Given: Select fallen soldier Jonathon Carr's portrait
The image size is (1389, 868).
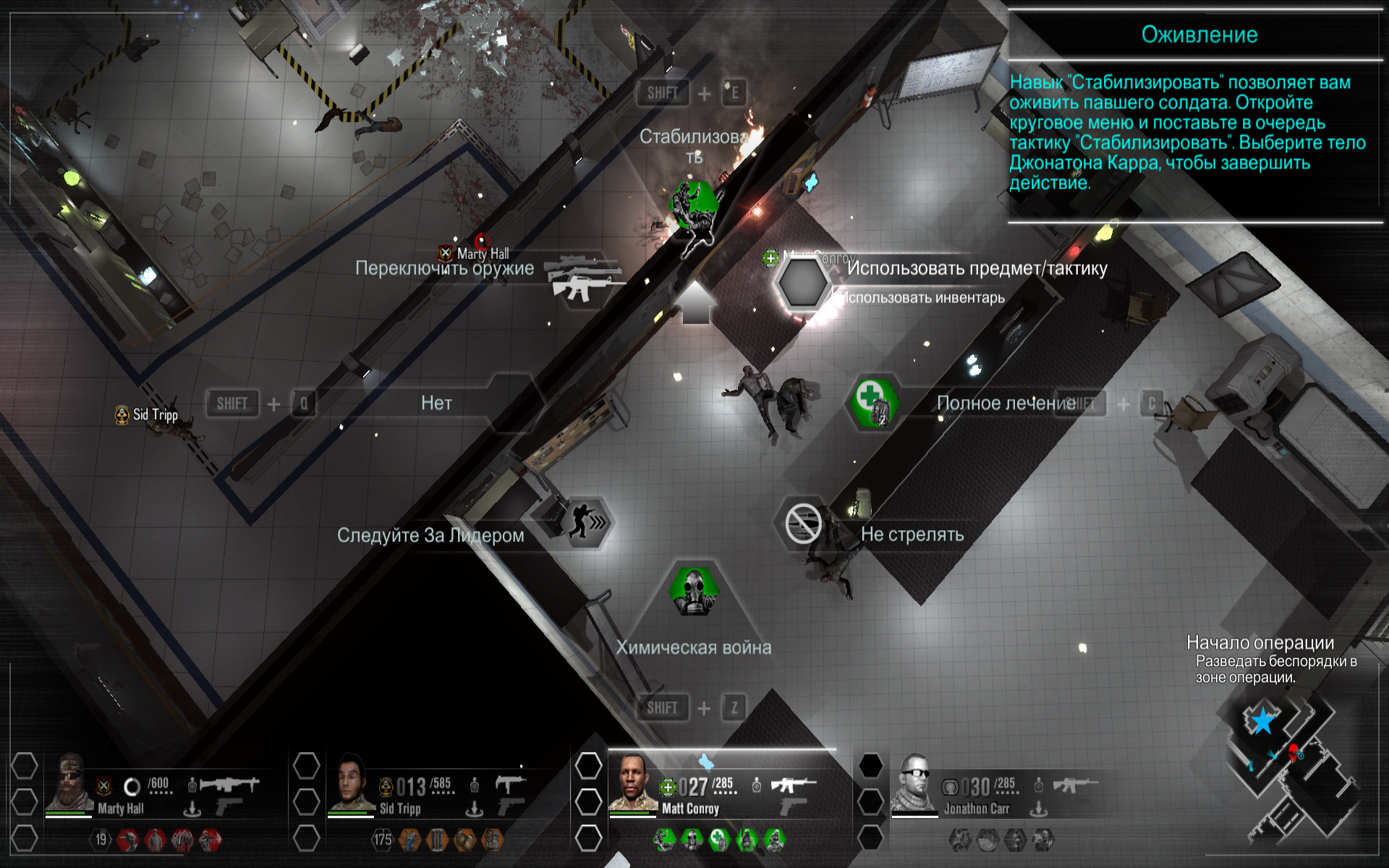Looking at the screenshot, I should tap(914, 783).
